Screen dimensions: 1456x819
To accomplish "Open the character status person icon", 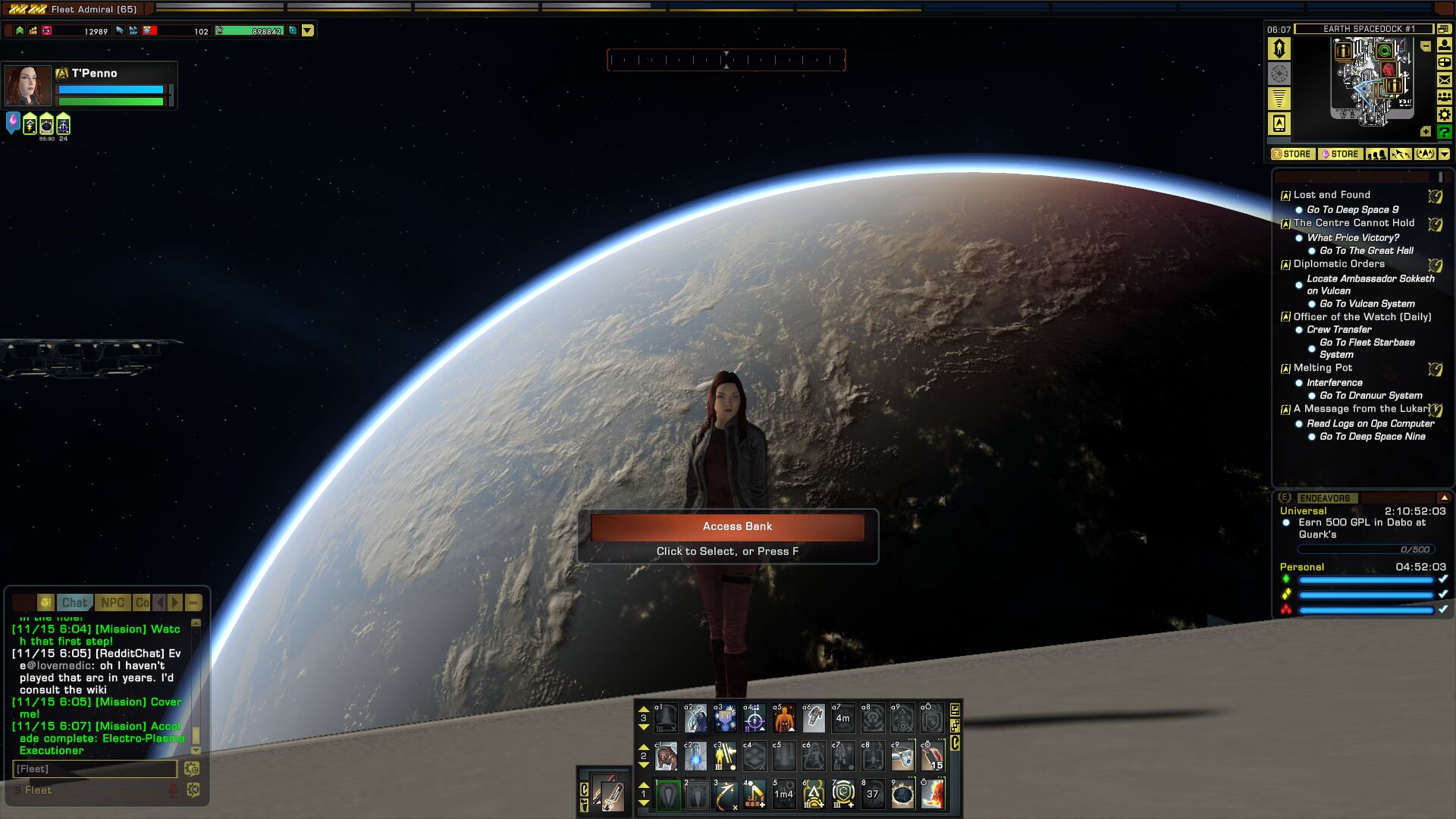I will point(1445,45).
